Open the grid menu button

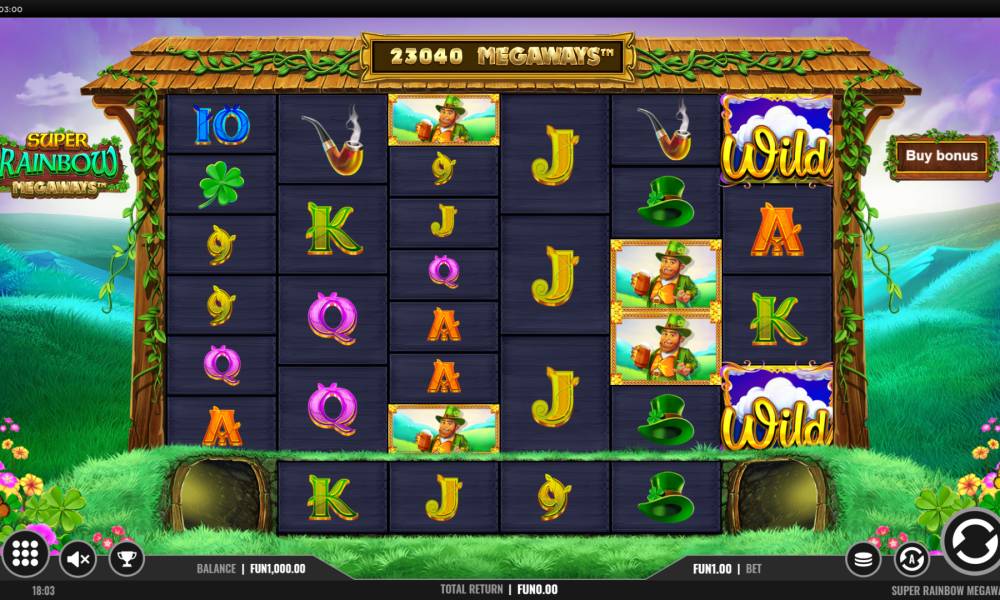(x=26, y=556)
